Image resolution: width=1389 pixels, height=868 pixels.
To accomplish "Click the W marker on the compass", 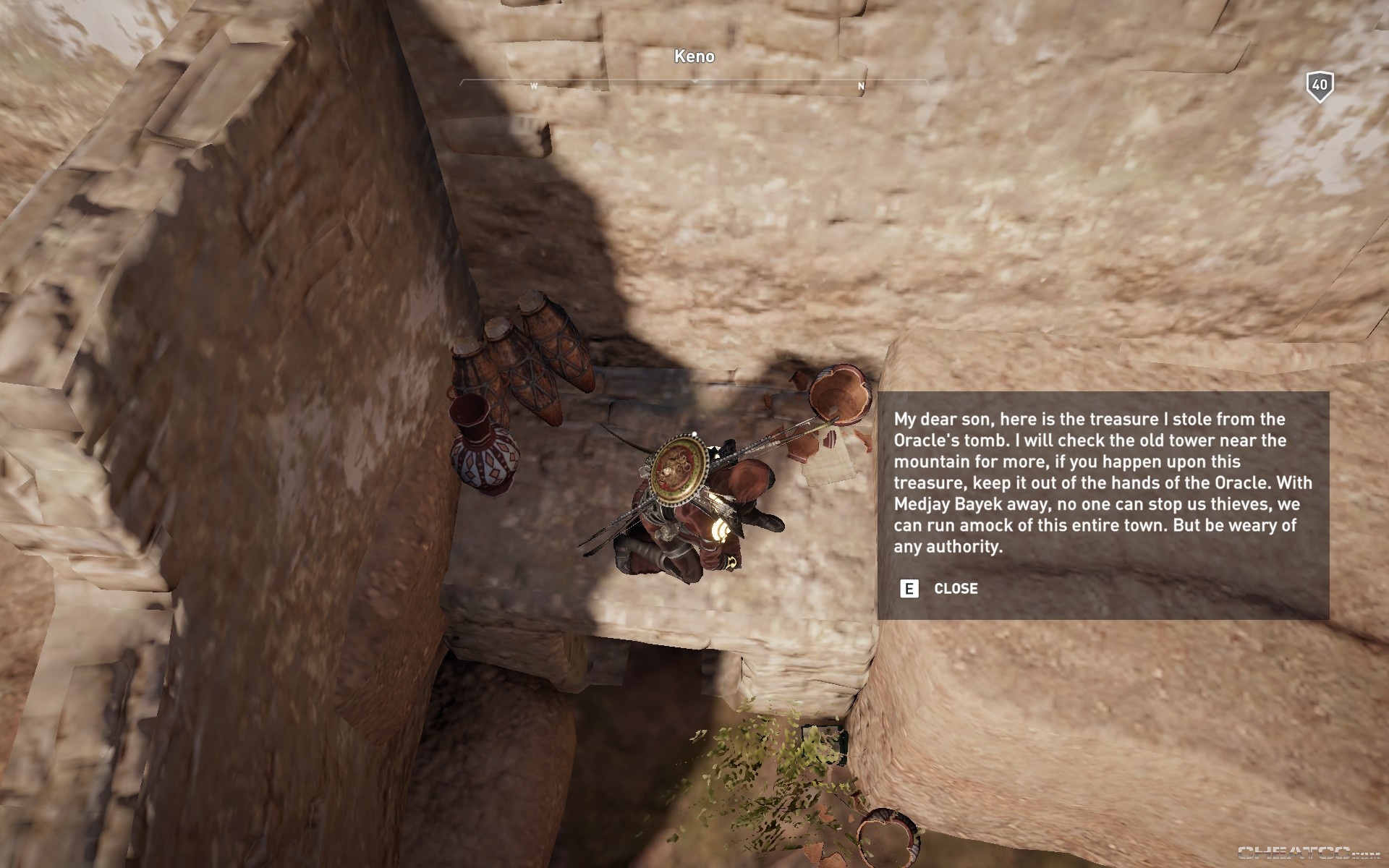I will 533,85.
